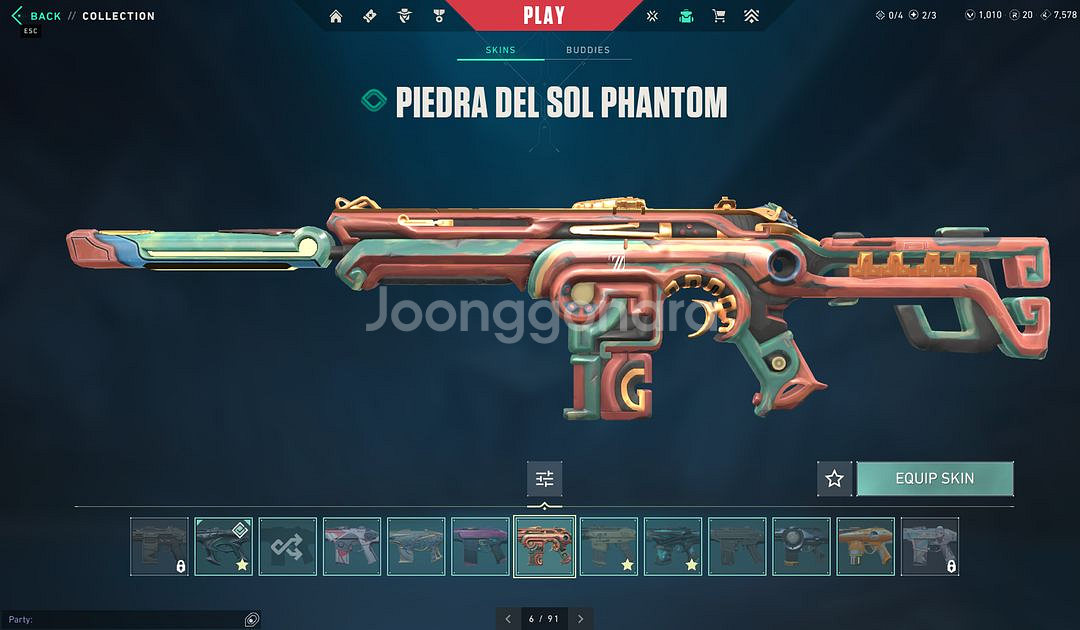Choose the orange Phantom skin thumbnail
Screen dimensions: 1080x630
tap(865, 546)
